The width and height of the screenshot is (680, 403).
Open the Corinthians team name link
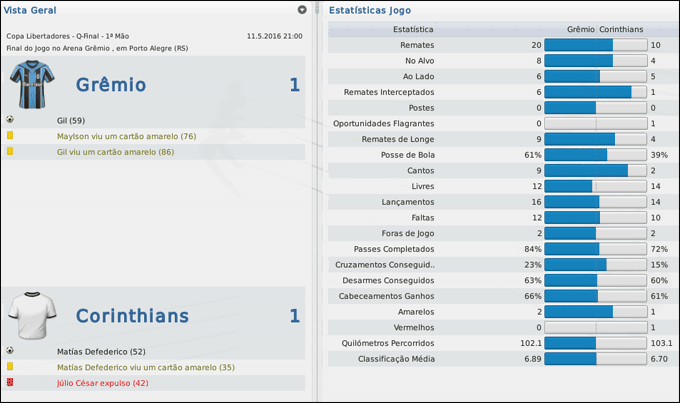pyautogui.click(x=132, y=316)
